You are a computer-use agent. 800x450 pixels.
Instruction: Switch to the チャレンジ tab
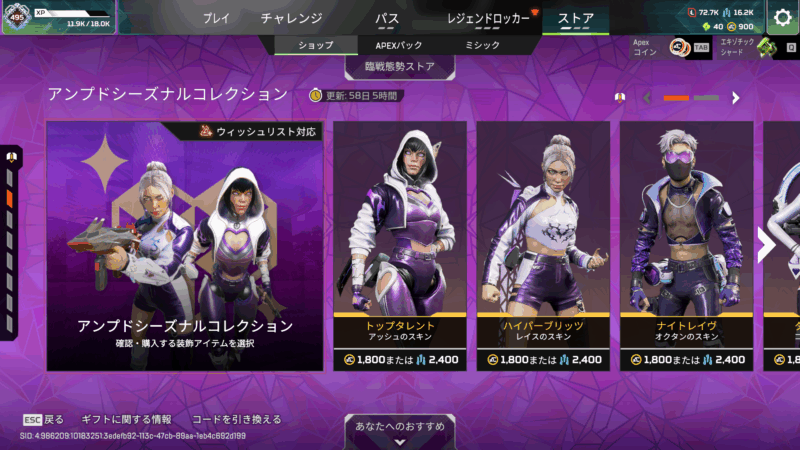291,18
